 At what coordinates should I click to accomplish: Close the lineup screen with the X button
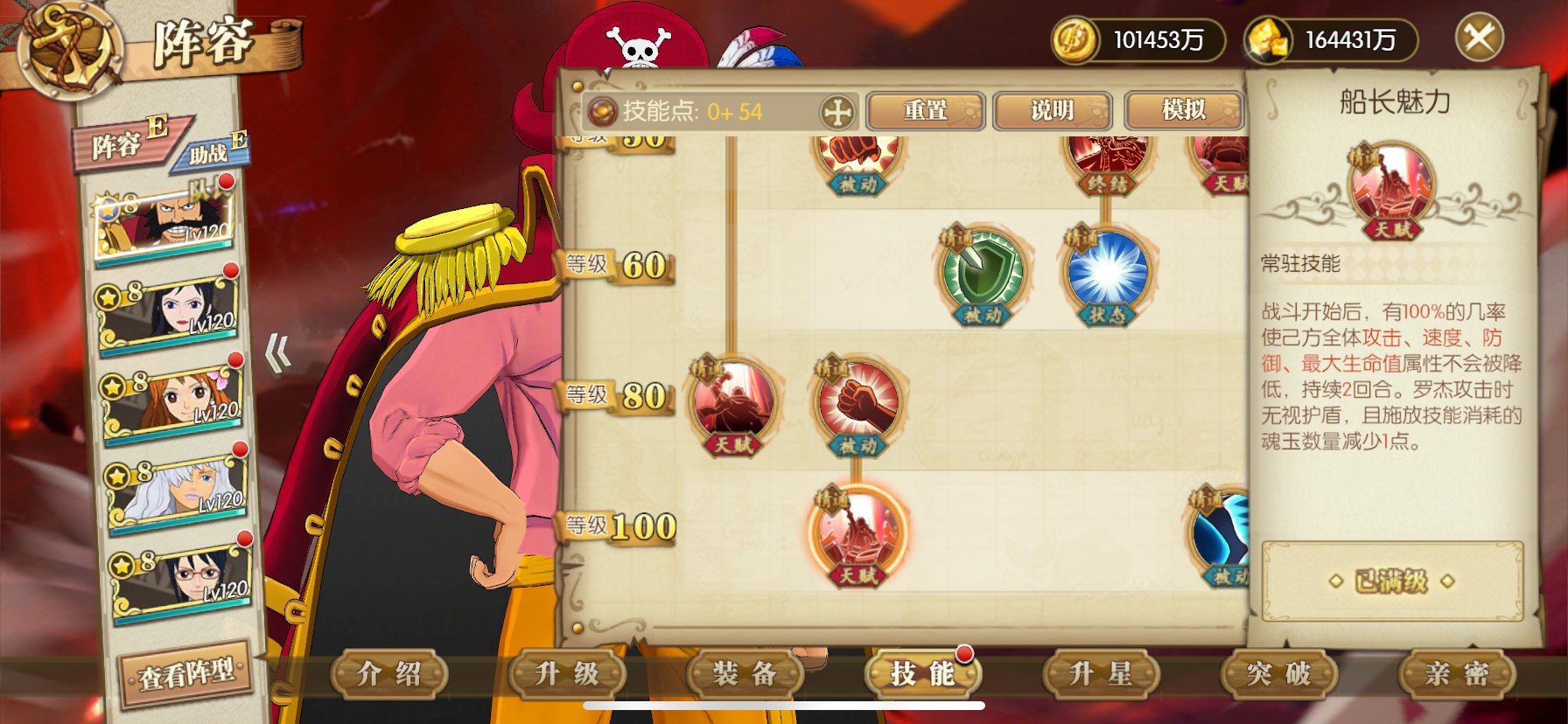pos(1479,38)
